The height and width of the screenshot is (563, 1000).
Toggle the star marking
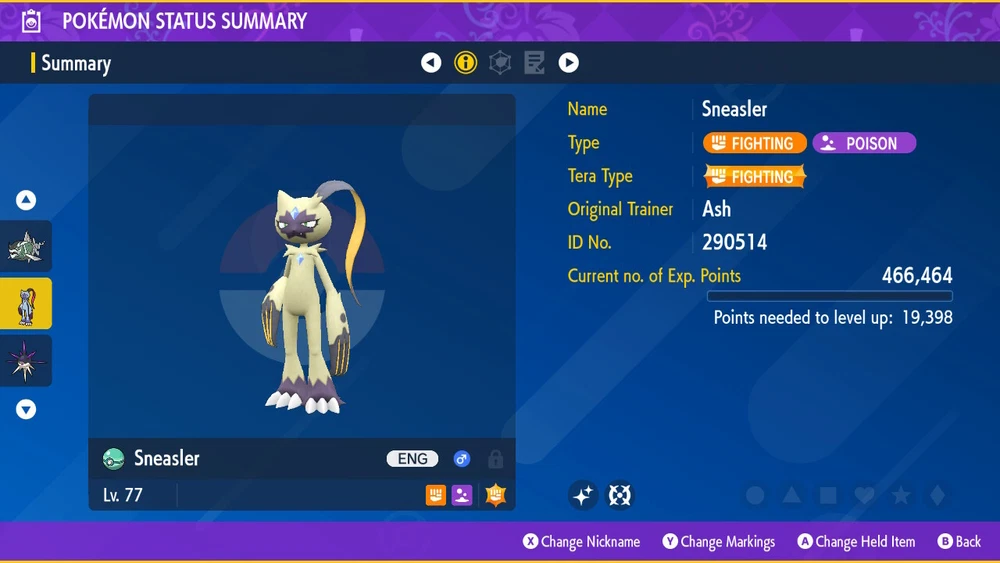[901, 496]
